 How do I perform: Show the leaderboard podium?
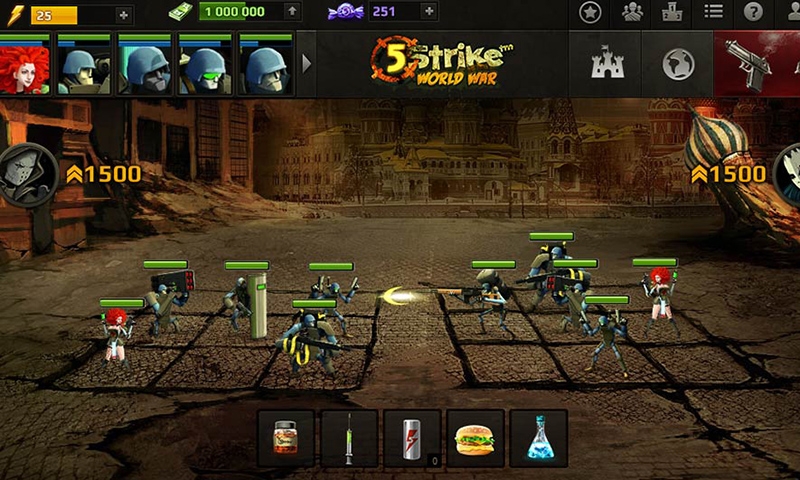pyautogui.click(x=672, y=13)
